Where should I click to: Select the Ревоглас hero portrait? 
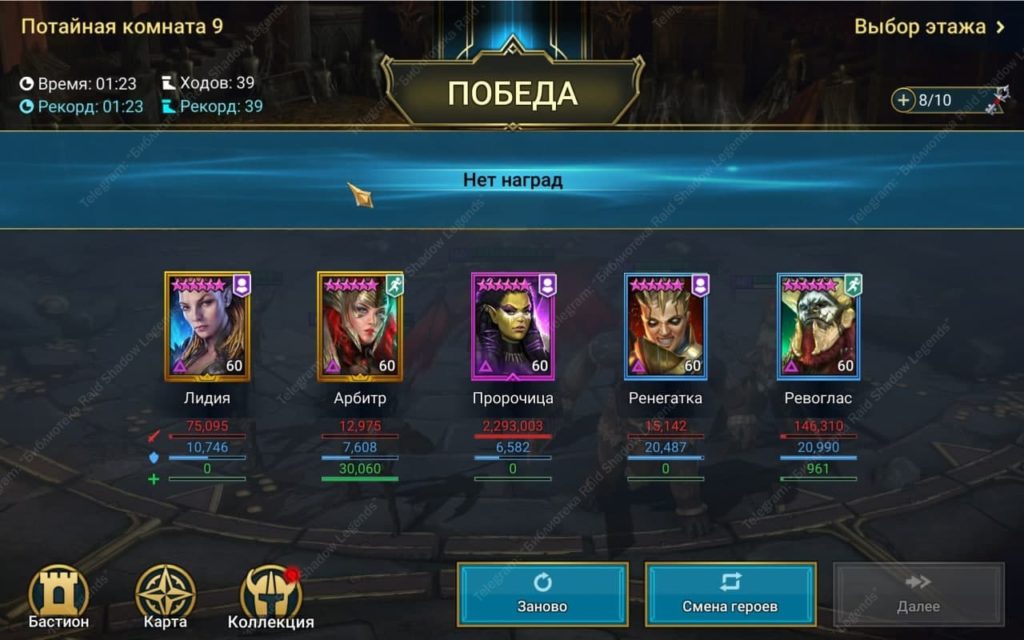[x=819, y=326]
